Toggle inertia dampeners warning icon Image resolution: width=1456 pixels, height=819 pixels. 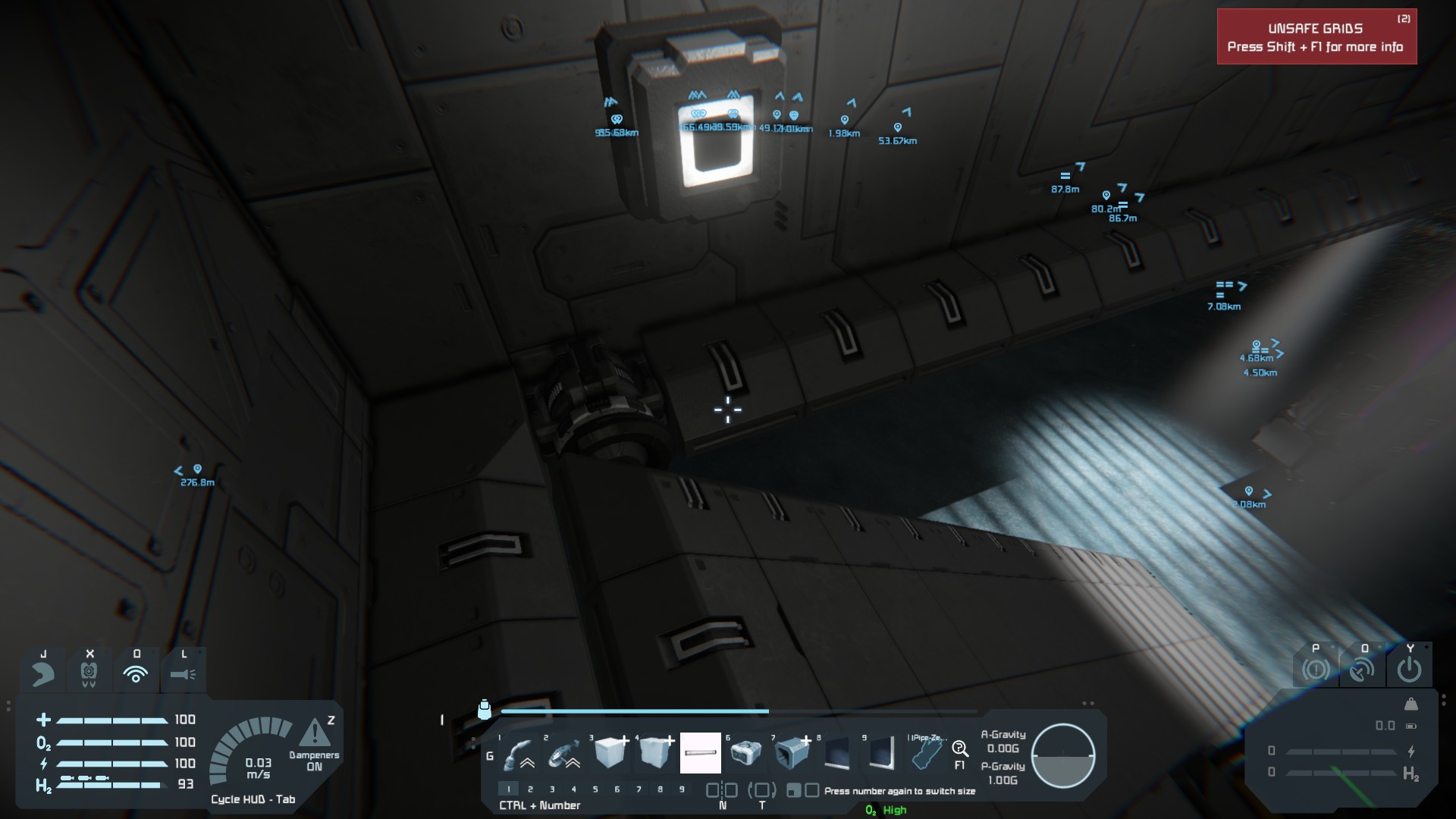(x=314, y=733)
